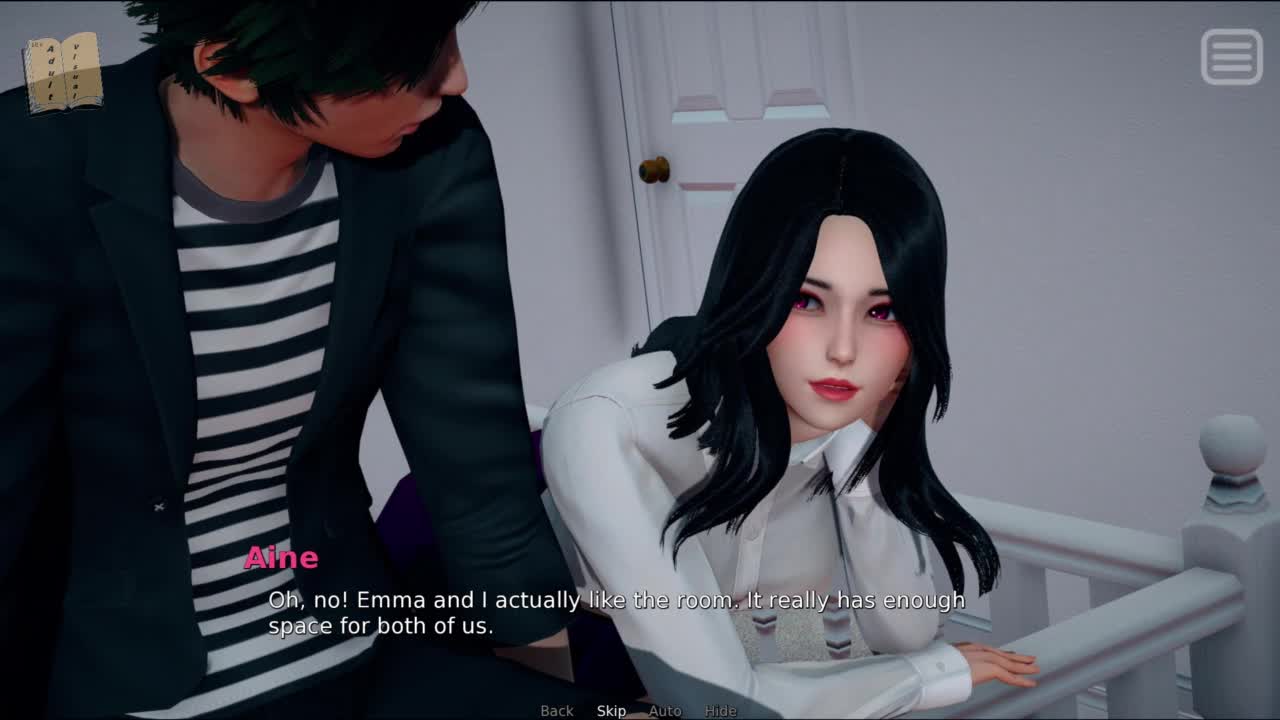Viewport: 1280px width, 720px height.
Task: Hide the dialogue interface
Action: [x=720, y=711]
